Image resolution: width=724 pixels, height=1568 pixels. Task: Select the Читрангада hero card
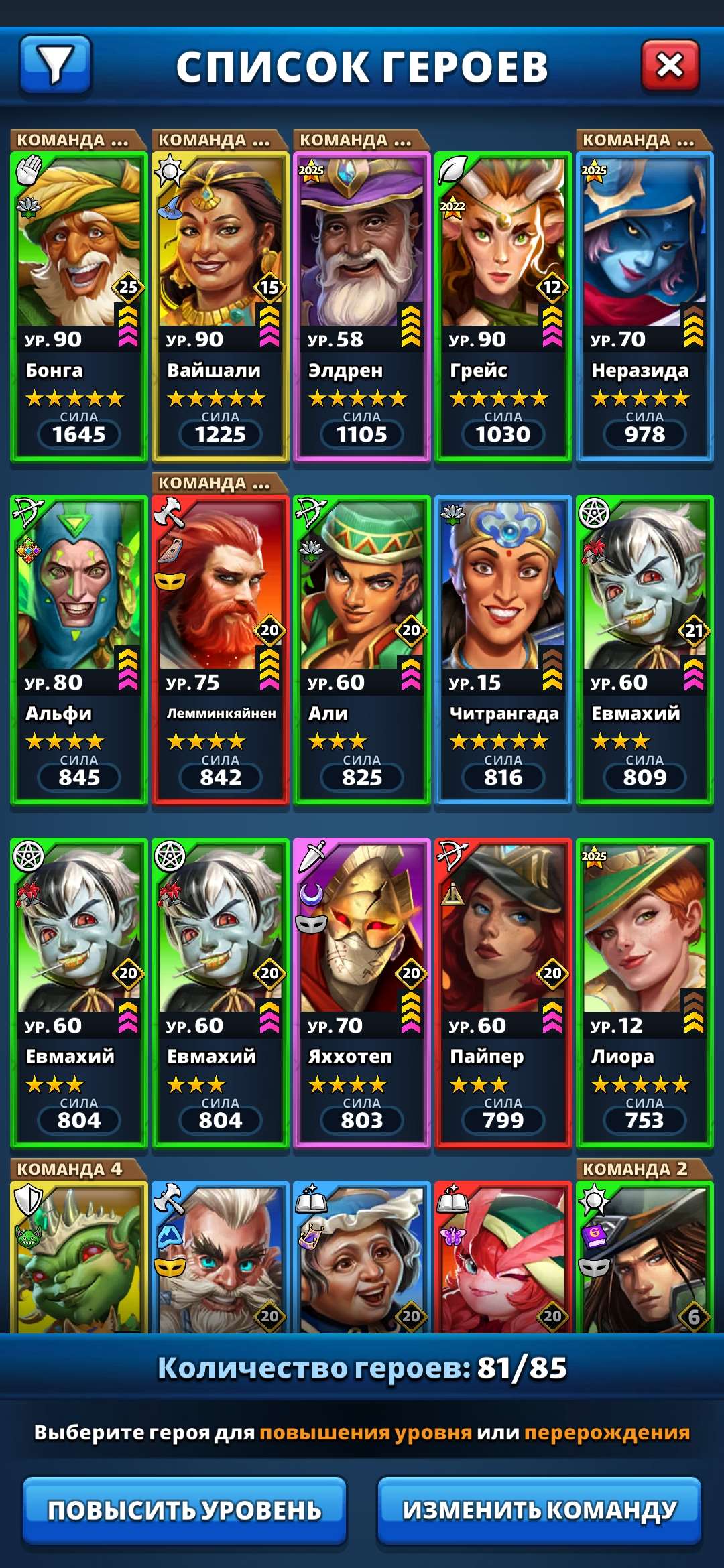click(503, 650)
